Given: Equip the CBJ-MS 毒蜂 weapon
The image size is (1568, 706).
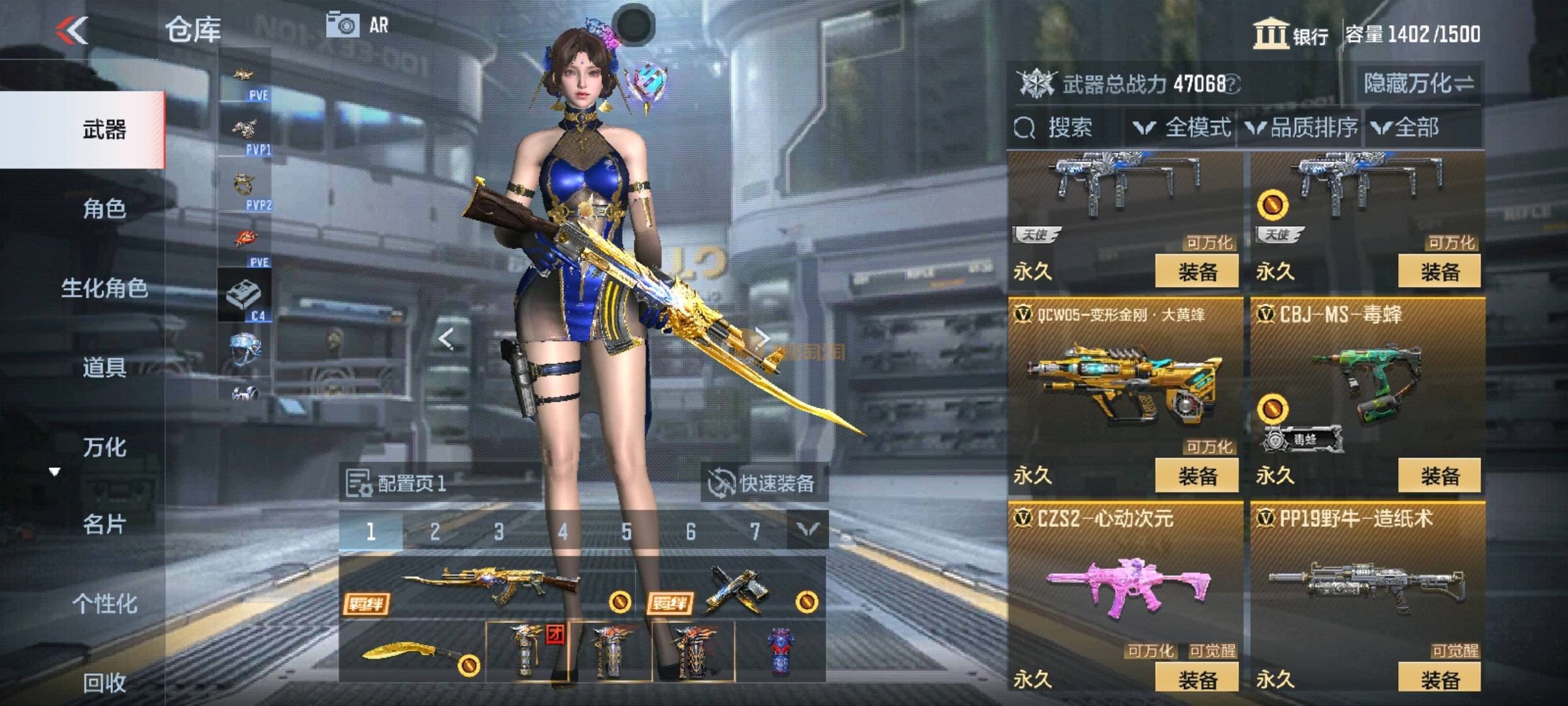Looking at the screenshot, I should pyautogui.click(x=1439, y=475).
